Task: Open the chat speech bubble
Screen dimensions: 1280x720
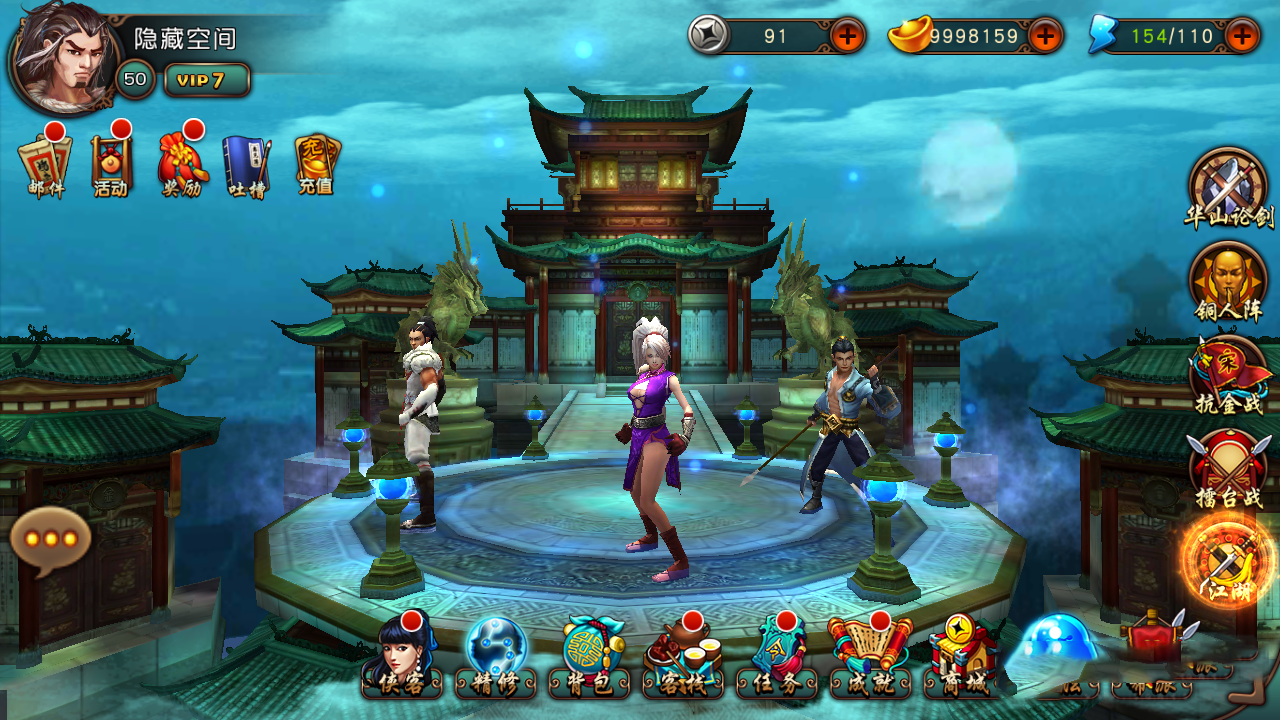Action: tap(51, 541)
